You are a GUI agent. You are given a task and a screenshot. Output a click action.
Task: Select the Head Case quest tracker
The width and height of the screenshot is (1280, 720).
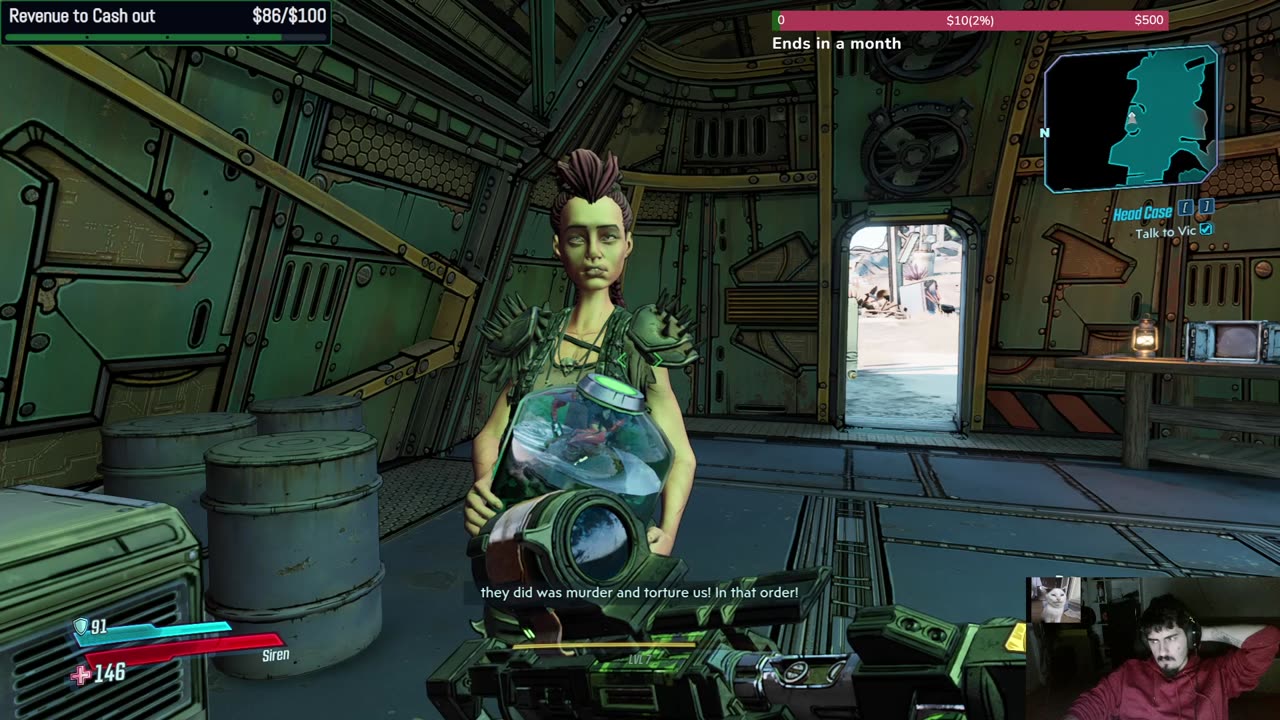click(x=1143, y=212)
